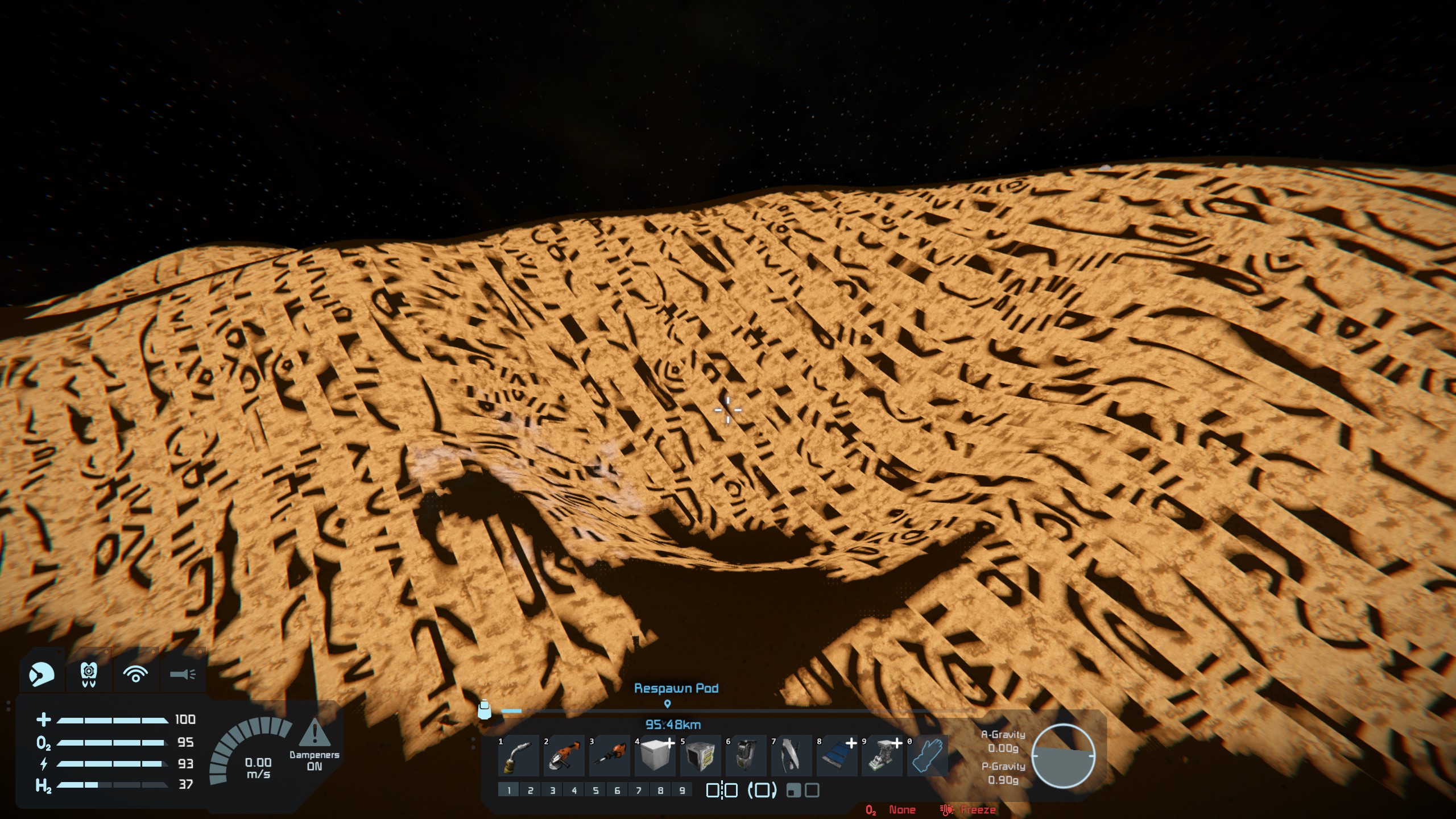Click the Respawn Pod waypoint marker
The height and width of the screenshot is (819, 1456).
coord(668,704)
